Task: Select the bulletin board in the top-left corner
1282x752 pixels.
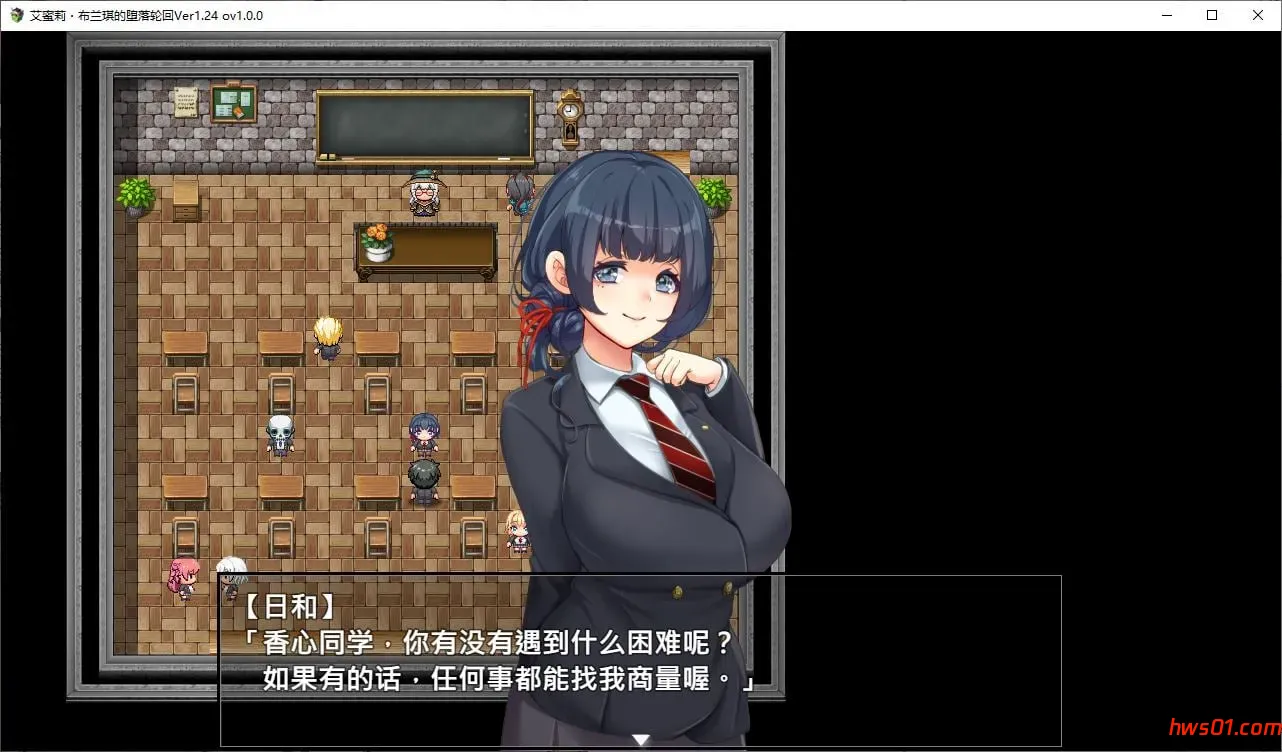Action: [233, 101]
